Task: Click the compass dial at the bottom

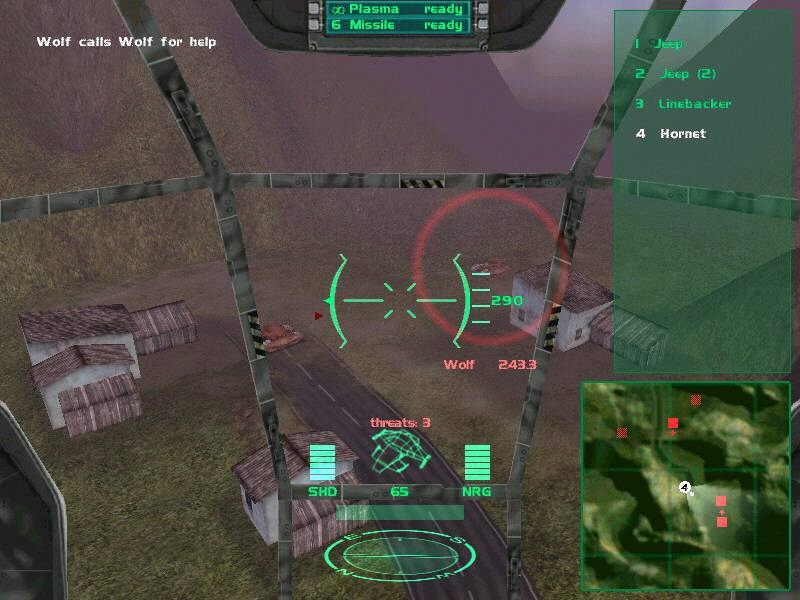Action: [x=399, y=553]
